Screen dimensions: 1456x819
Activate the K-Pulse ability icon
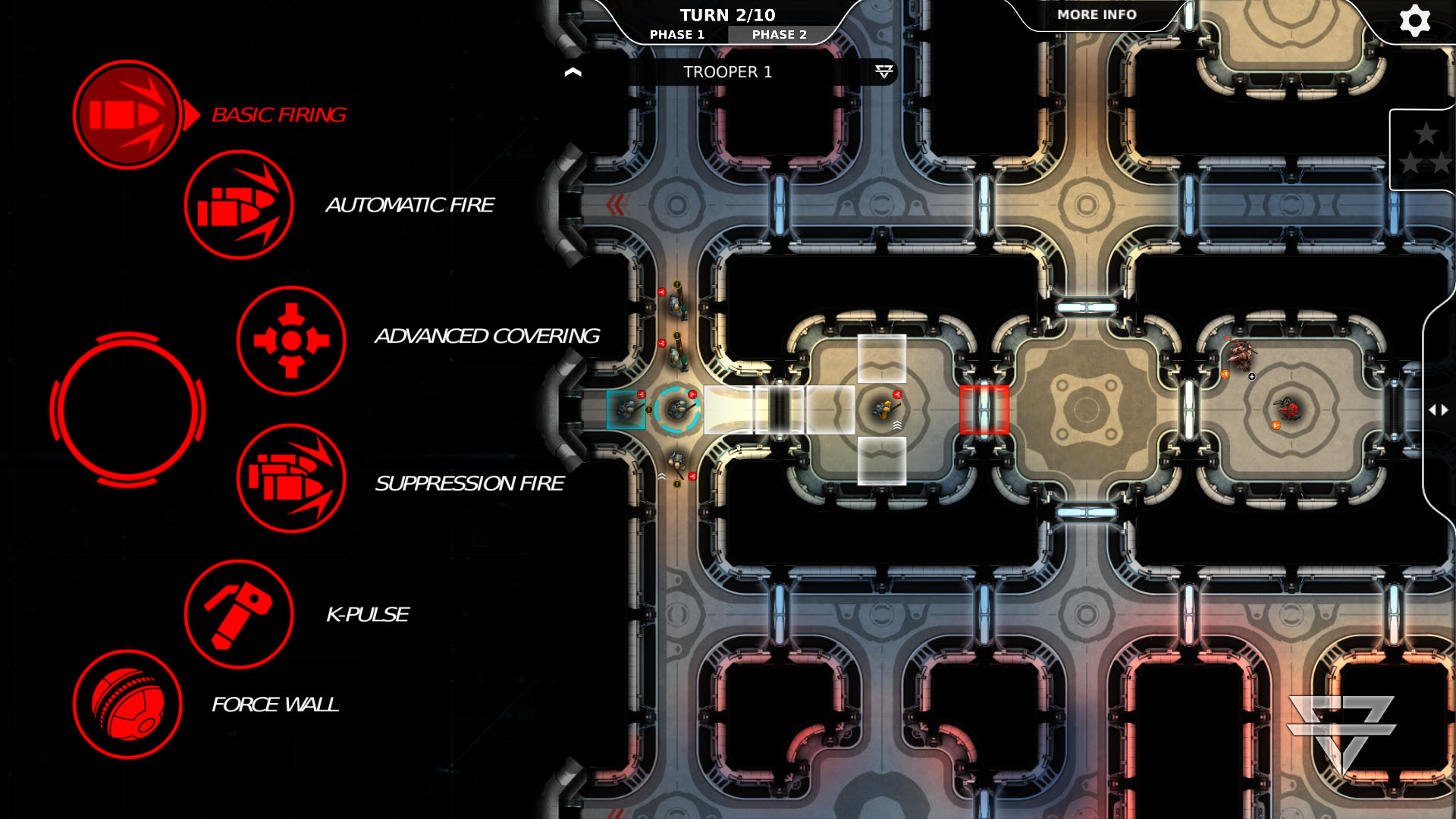239,616
